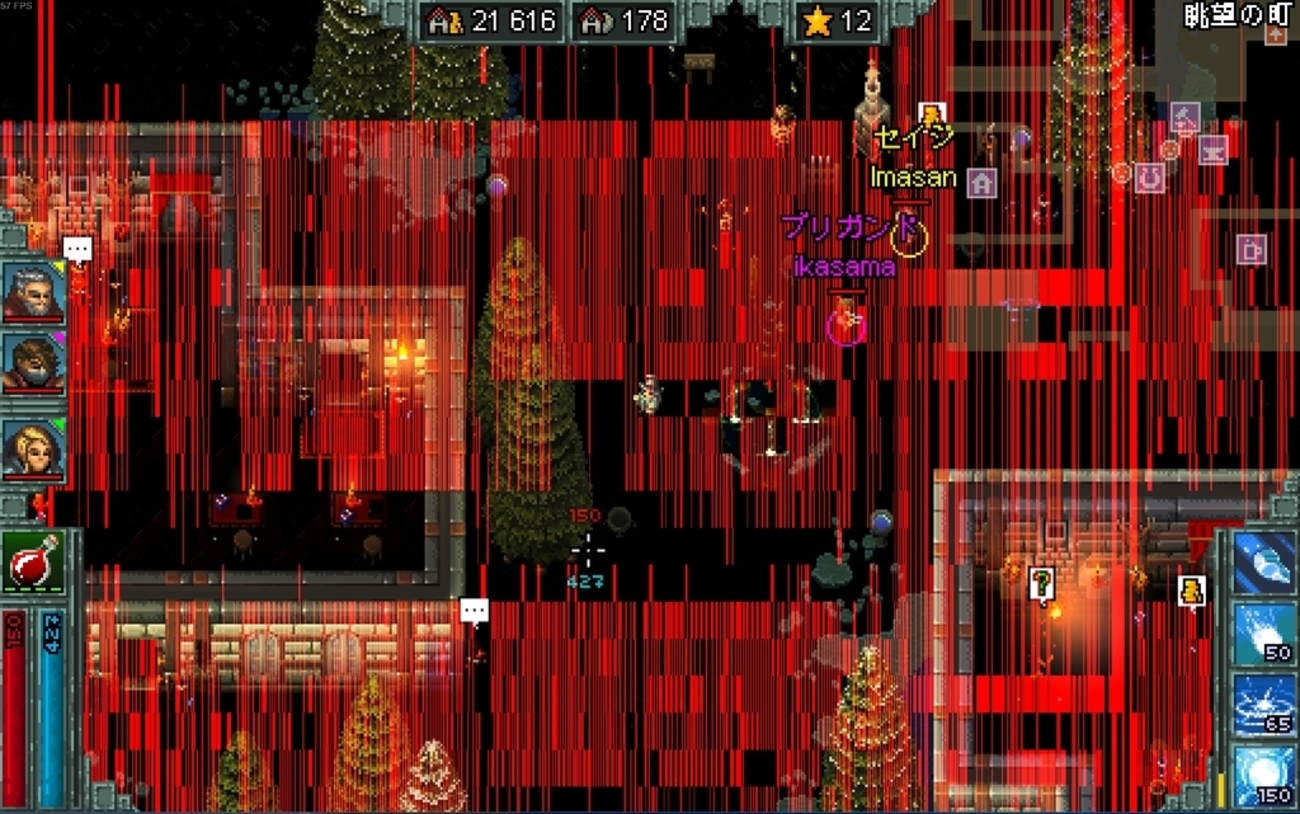This screenshot has width=1300, height=814.
Task: Activate the ice orb skill costing 150
Action: point(1264,776)
